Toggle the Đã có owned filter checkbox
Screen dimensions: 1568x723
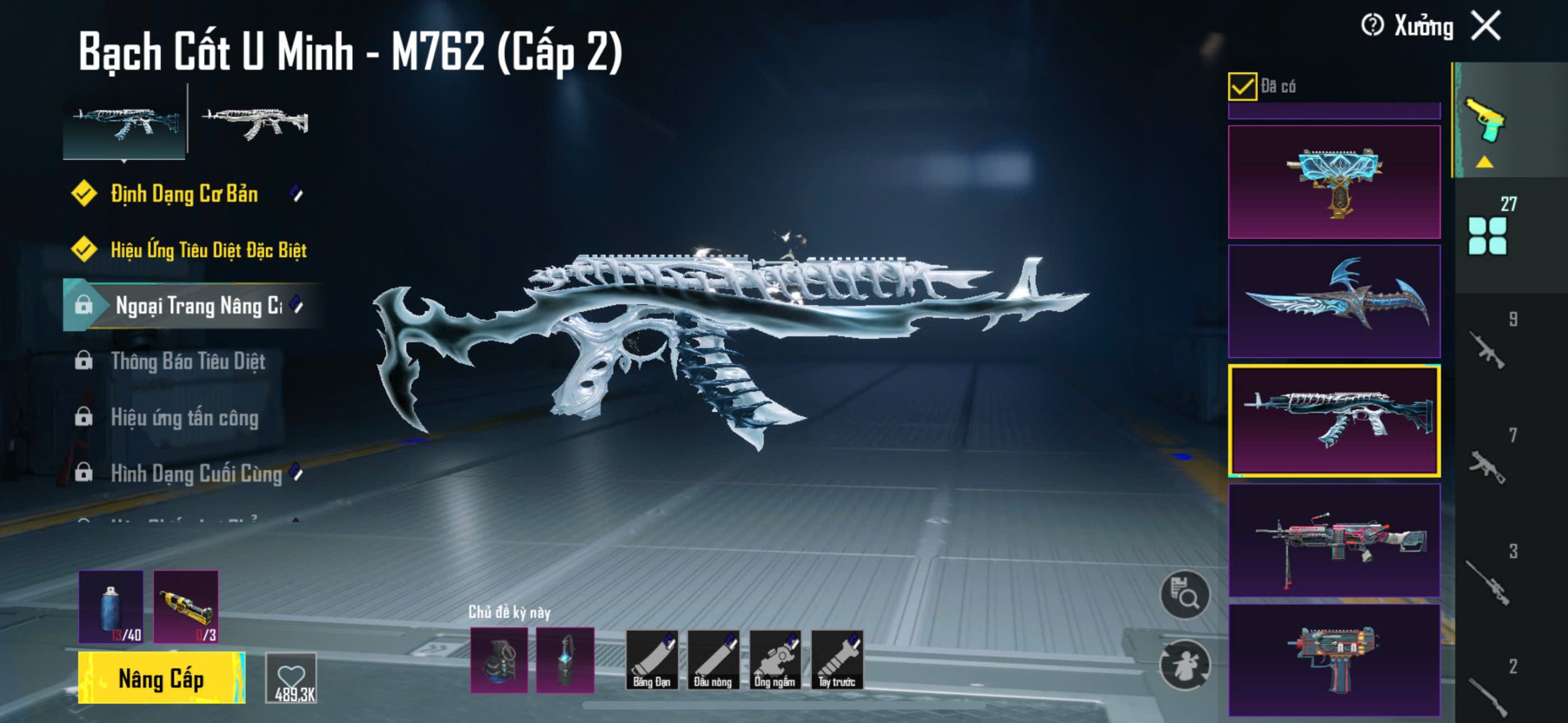tap(1242, 86)
